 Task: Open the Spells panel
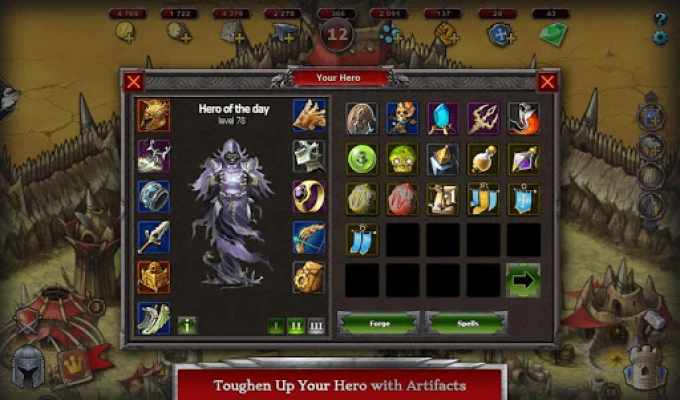coord(466,323)
